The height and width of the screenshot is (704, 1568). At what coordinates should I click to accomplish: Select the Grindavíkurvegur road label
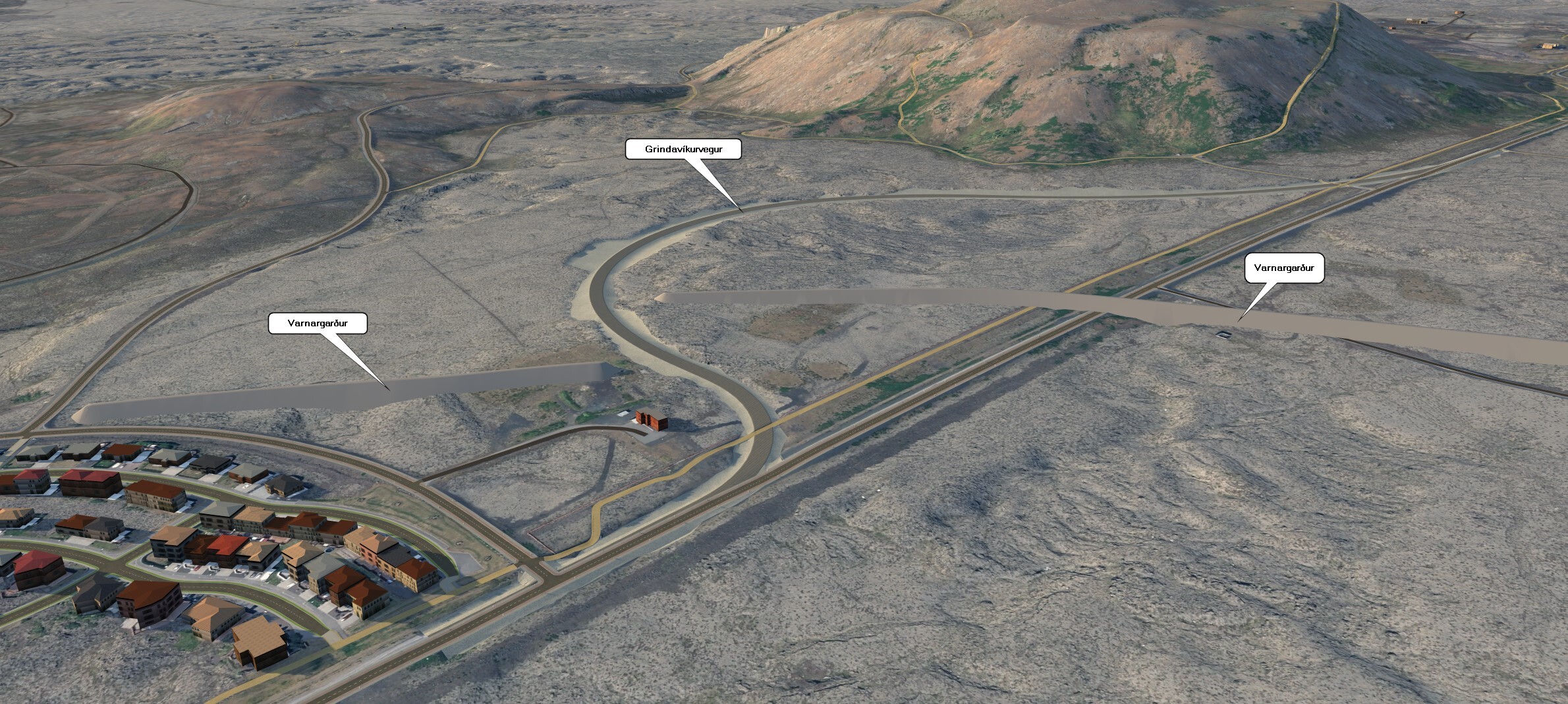pos(683,150)
